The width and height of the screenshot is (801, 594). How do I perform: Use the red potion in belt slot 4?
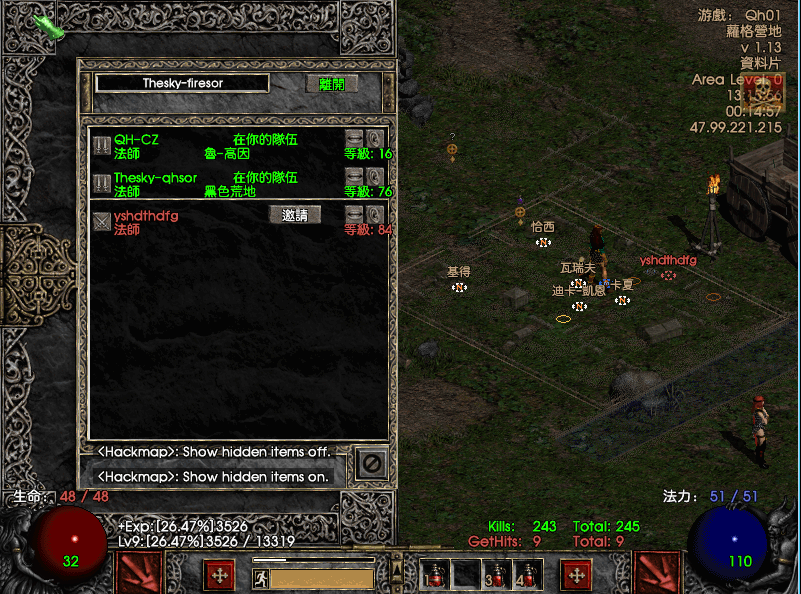527,574
